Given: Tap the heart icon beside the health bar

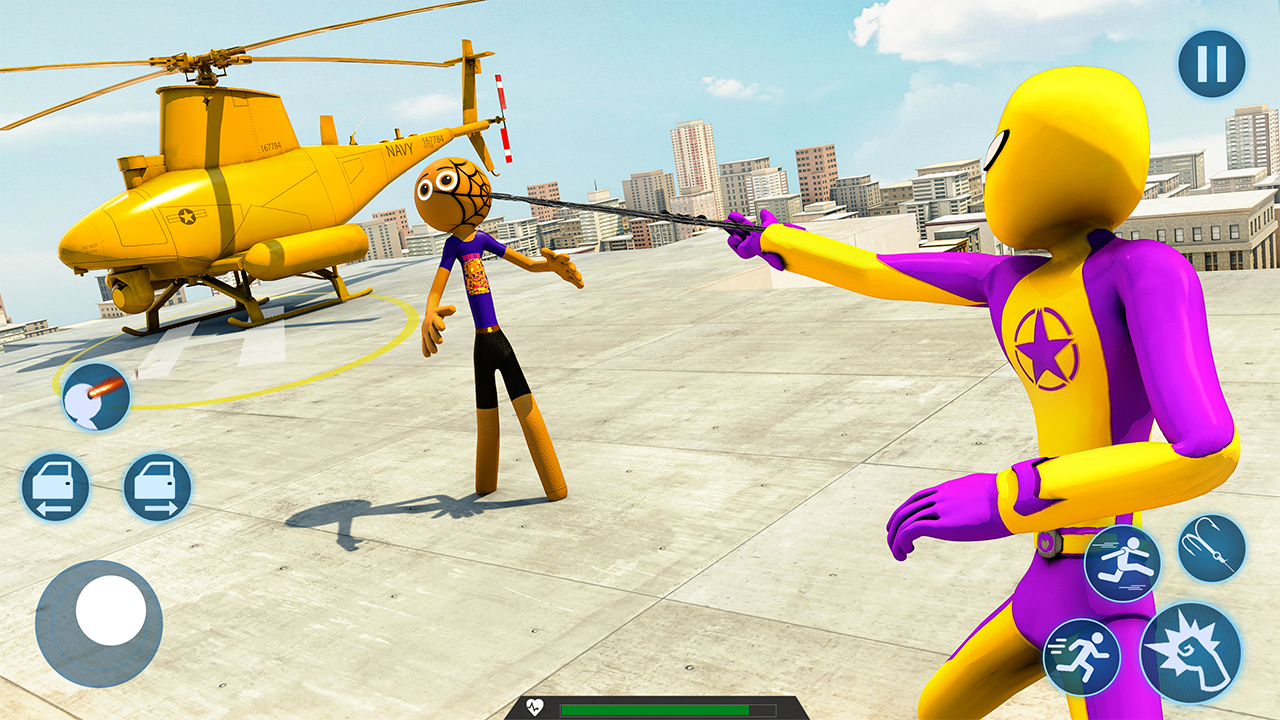Looking at the screenshot, I should (x=536, y=706).
